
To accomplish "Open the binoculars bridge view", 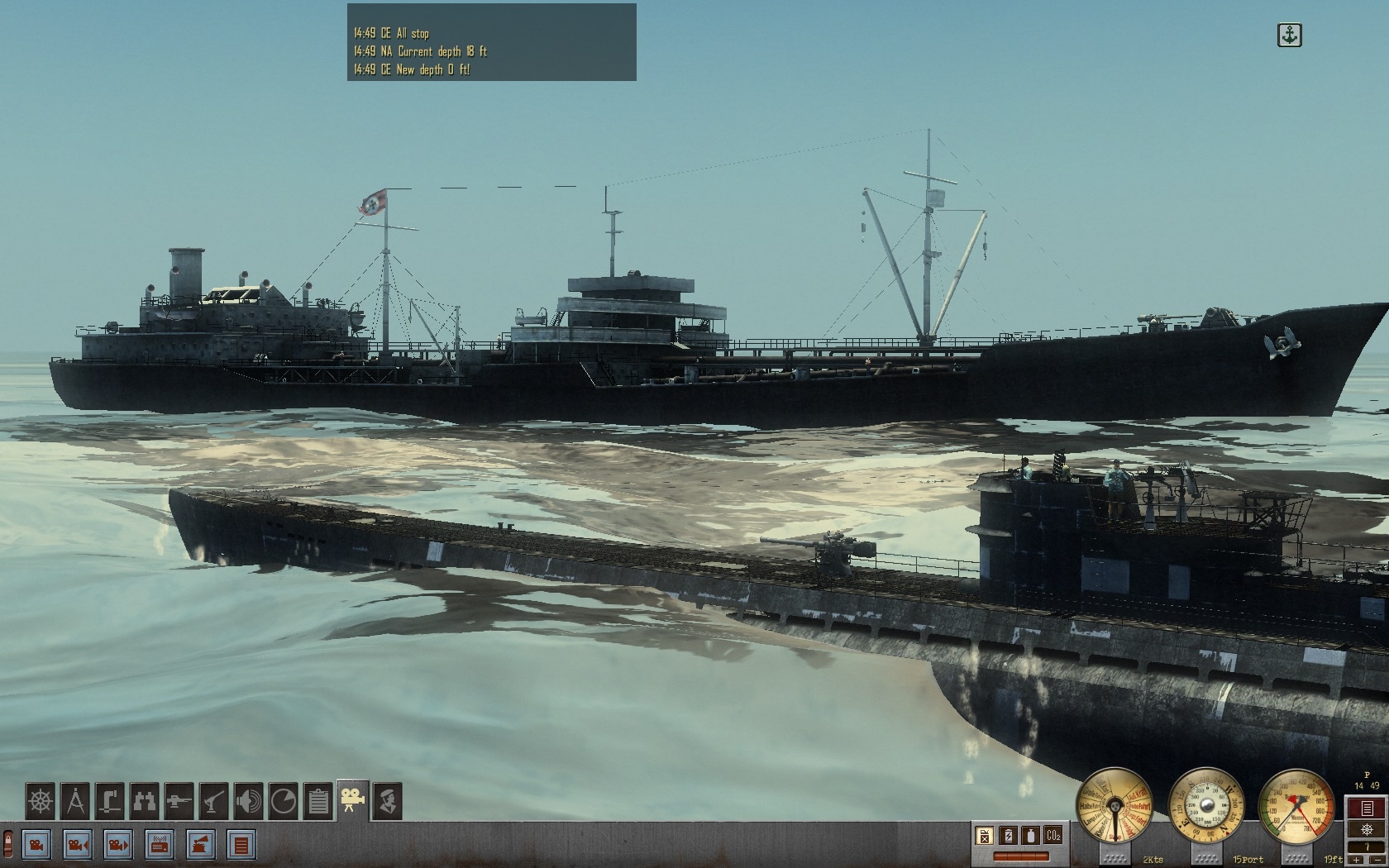I will tap(145, 801).
